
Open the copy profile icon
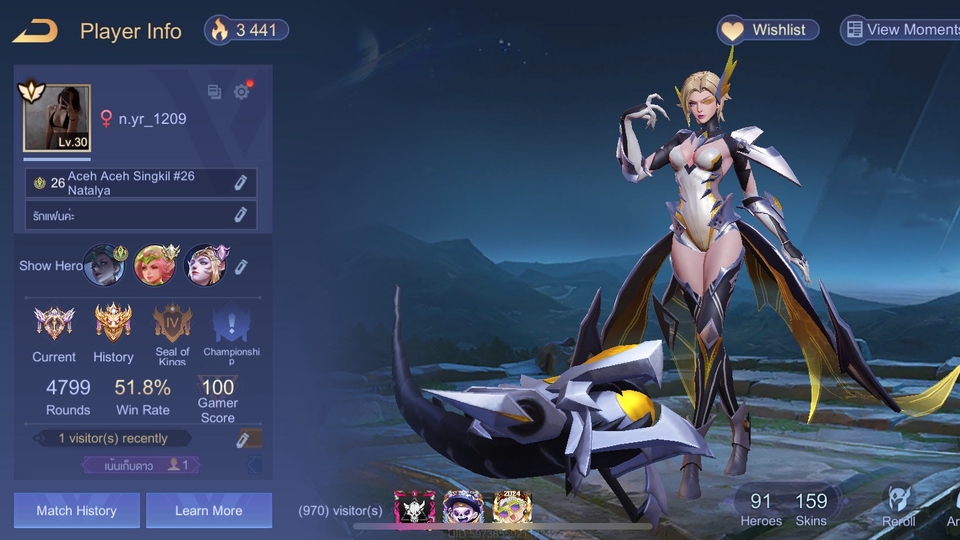pyautogui.click(x=214, y=92)
